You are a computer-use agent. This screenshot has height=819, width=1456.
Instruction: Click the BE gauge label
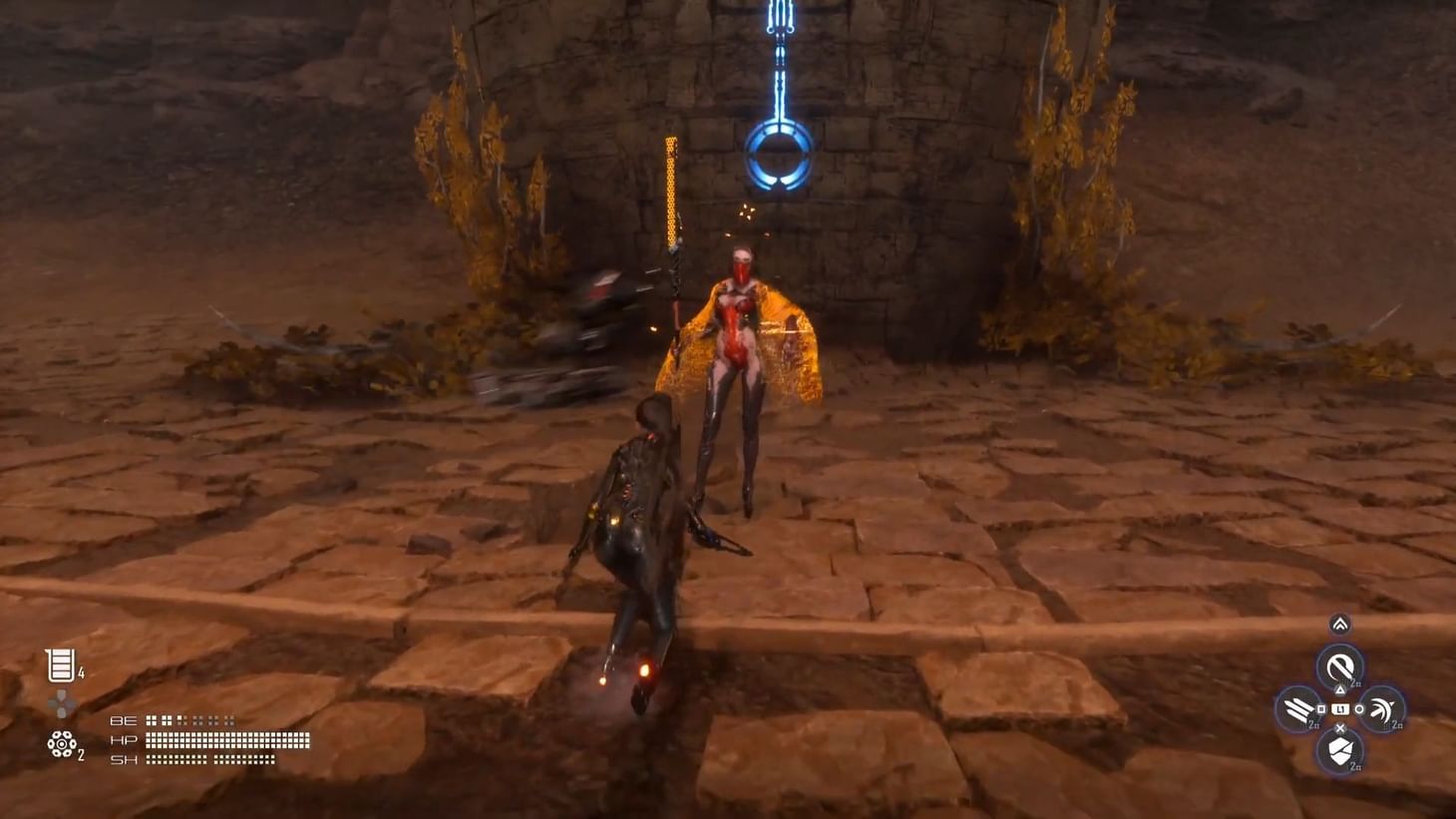pyautogui.click(x=124, y=720)
